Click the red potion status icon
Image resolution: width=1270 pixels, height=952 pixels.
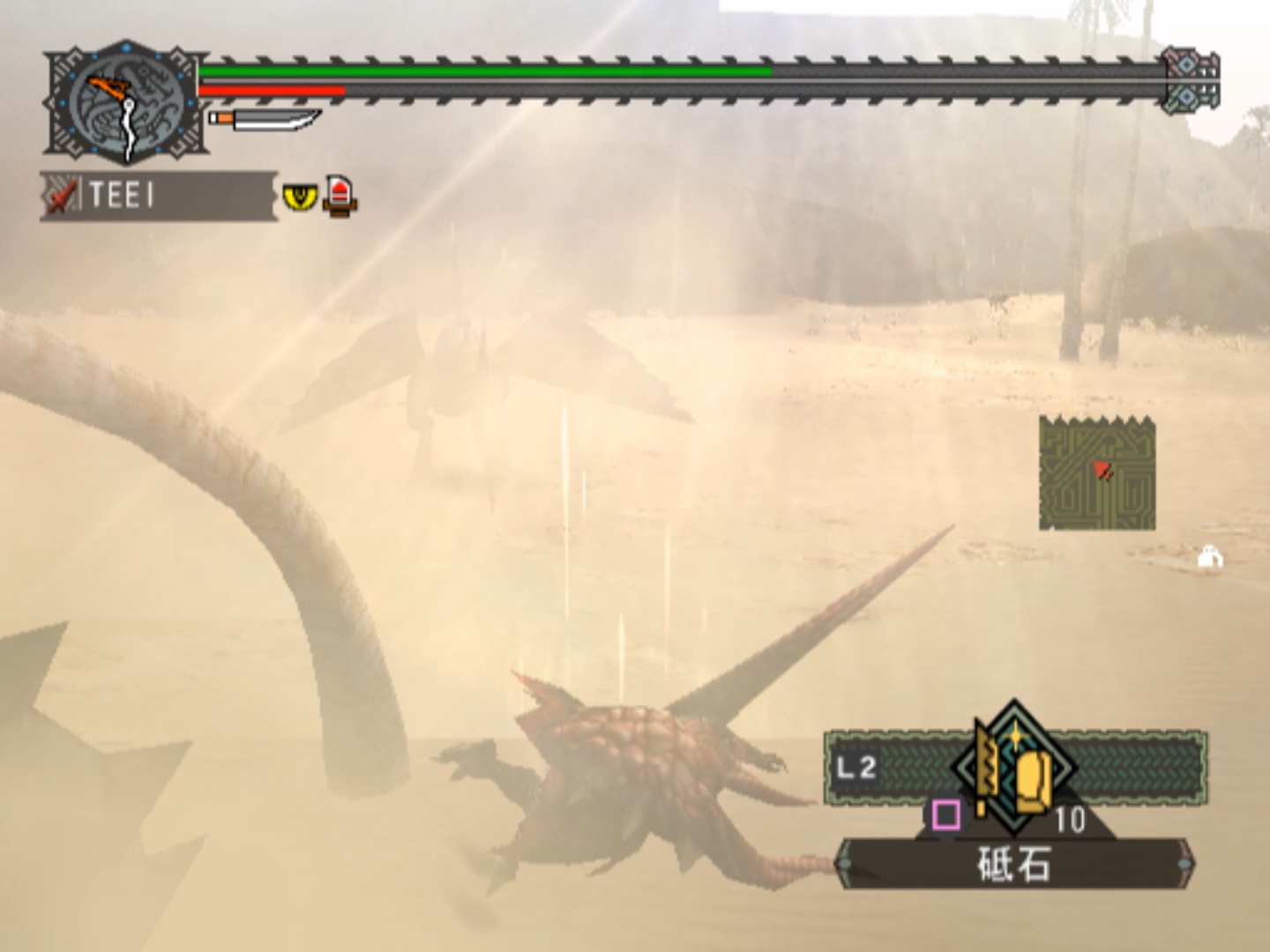pyautogui.click(x=340, y=195)
